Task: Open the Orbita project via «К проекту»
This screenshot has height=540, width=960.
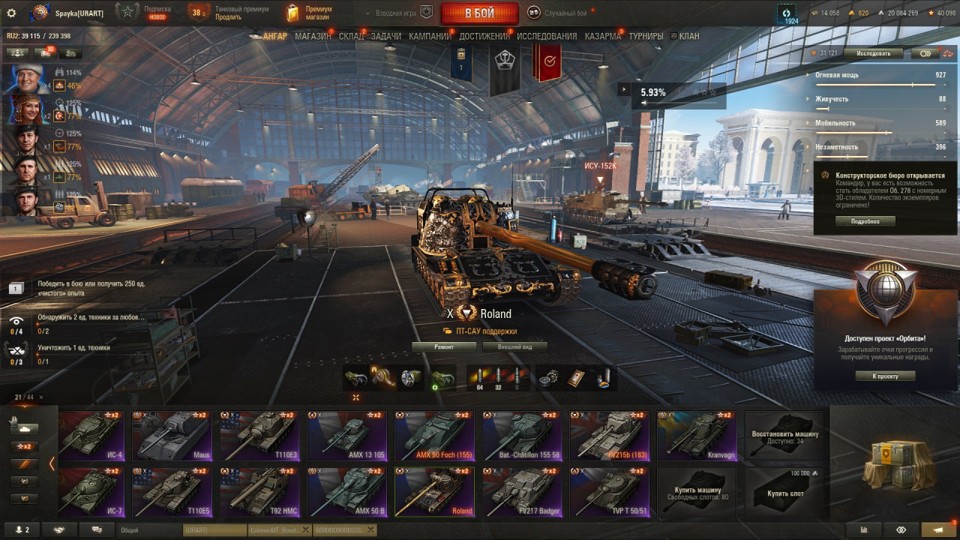Action: (x=885, y=376)
